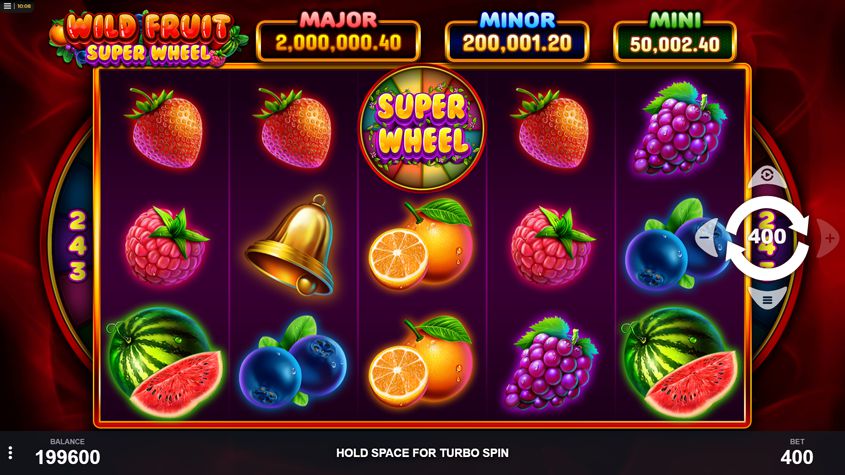Image resolution: width=845 pixels, height=475 pixels.
Task: Spin the reels with the circular arrows button
Action: (x=767, y=237)
